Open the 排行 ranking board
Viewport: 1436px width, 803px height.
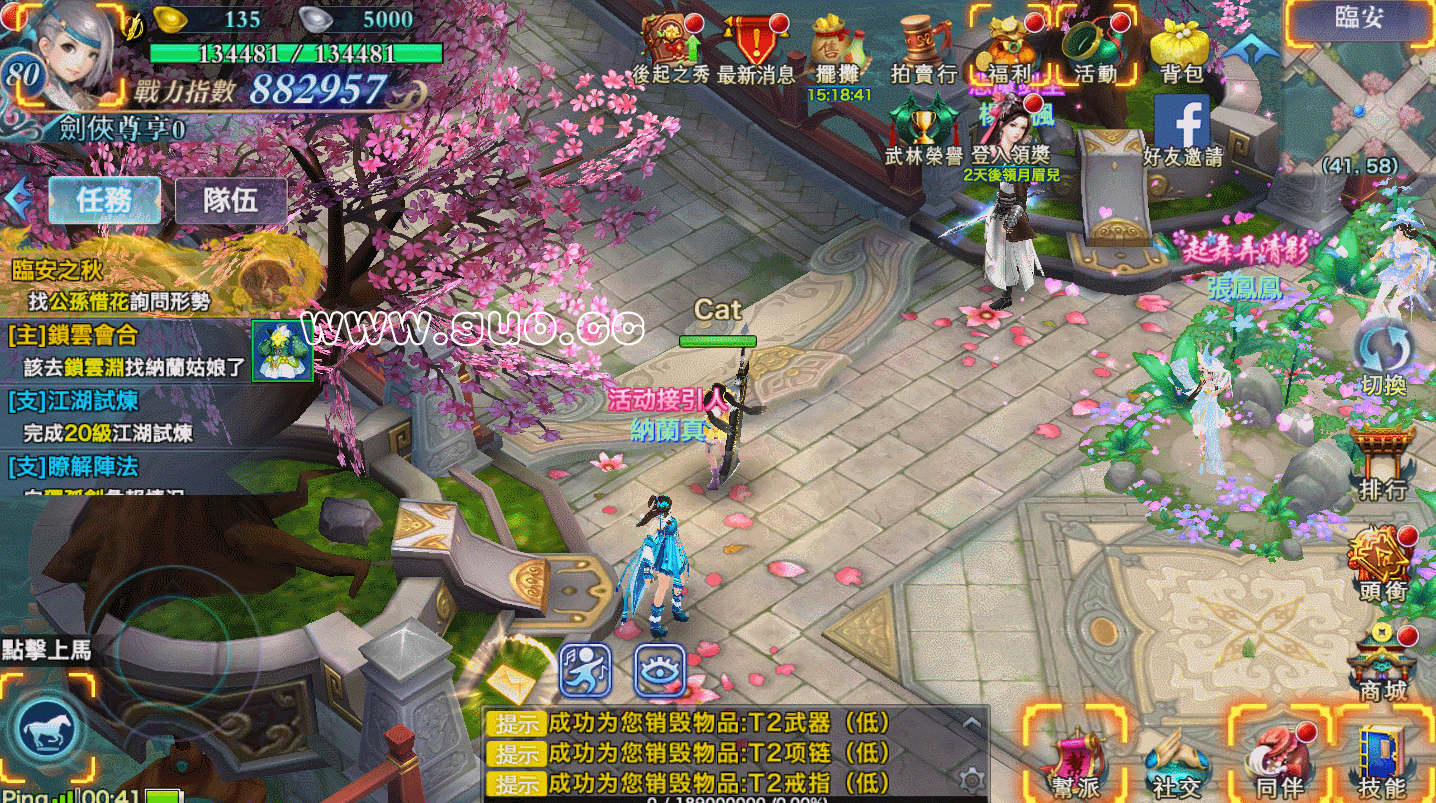pos(1383,462)
